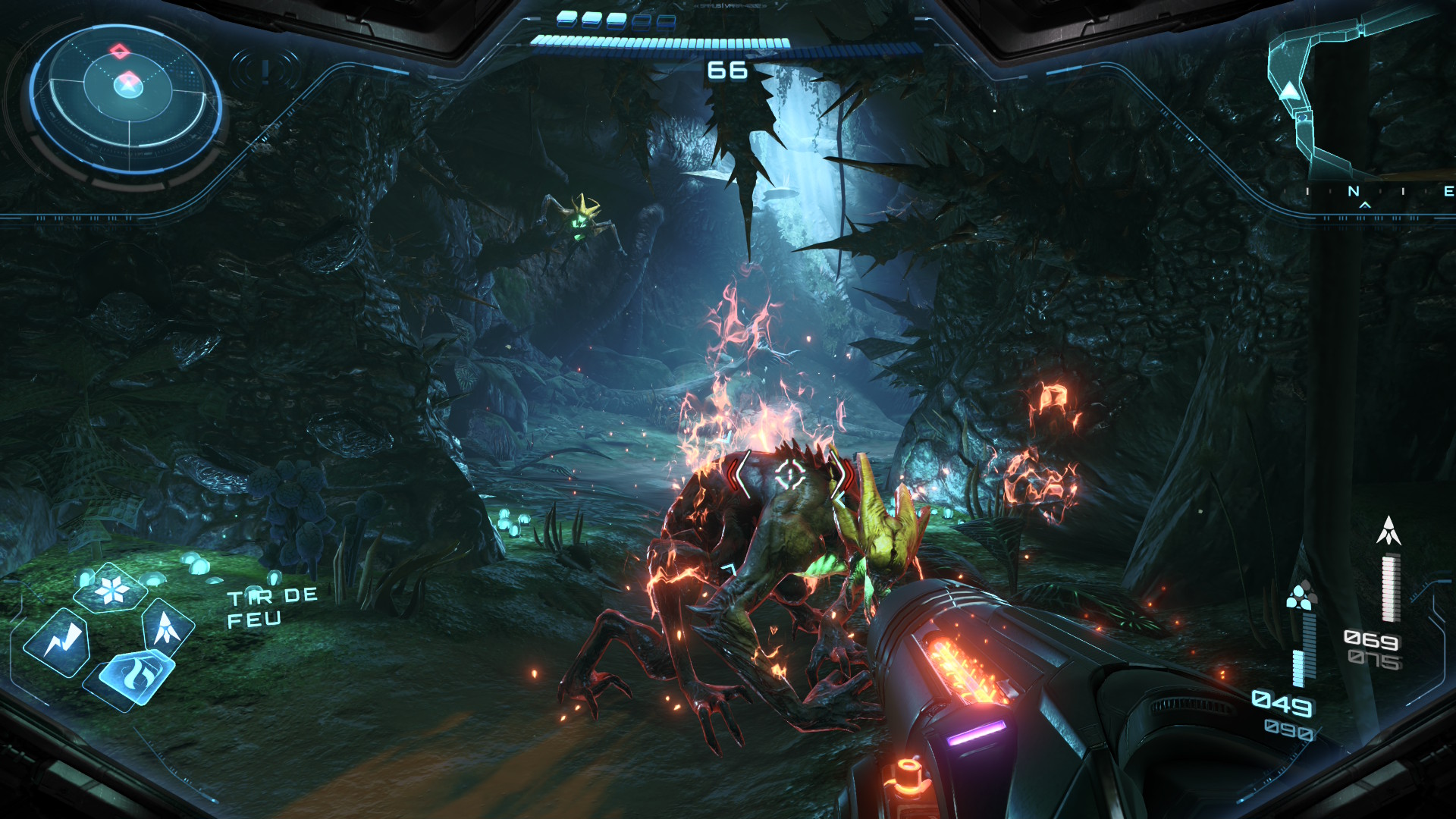Switch to the missile icon in weapon selector

166,627
